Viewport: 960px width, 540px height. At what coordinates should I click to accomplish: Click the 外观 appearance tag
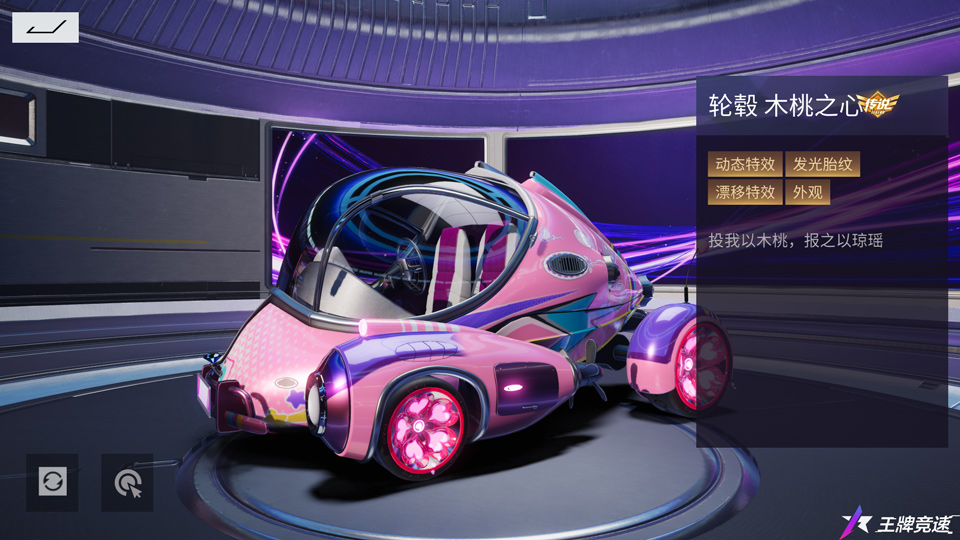point(807,192)
